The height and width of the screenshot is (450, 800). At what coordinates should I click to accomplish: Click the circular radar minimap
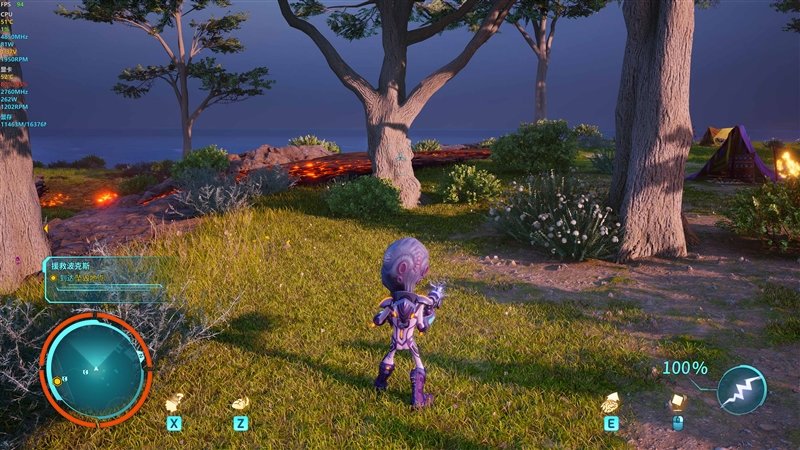[95, 367]
